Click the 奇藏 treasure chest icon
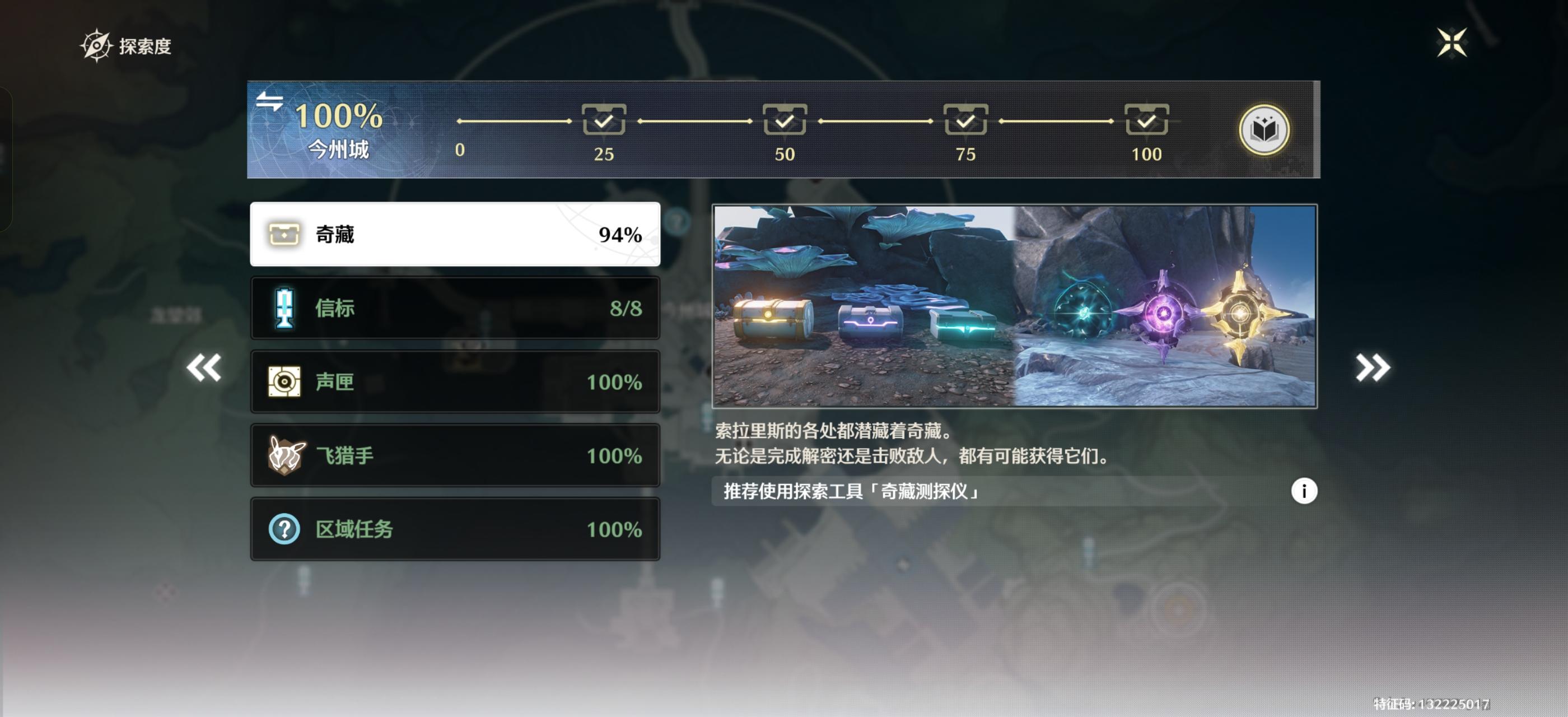This screenshot has width=1568, height=717. point(284,235)
